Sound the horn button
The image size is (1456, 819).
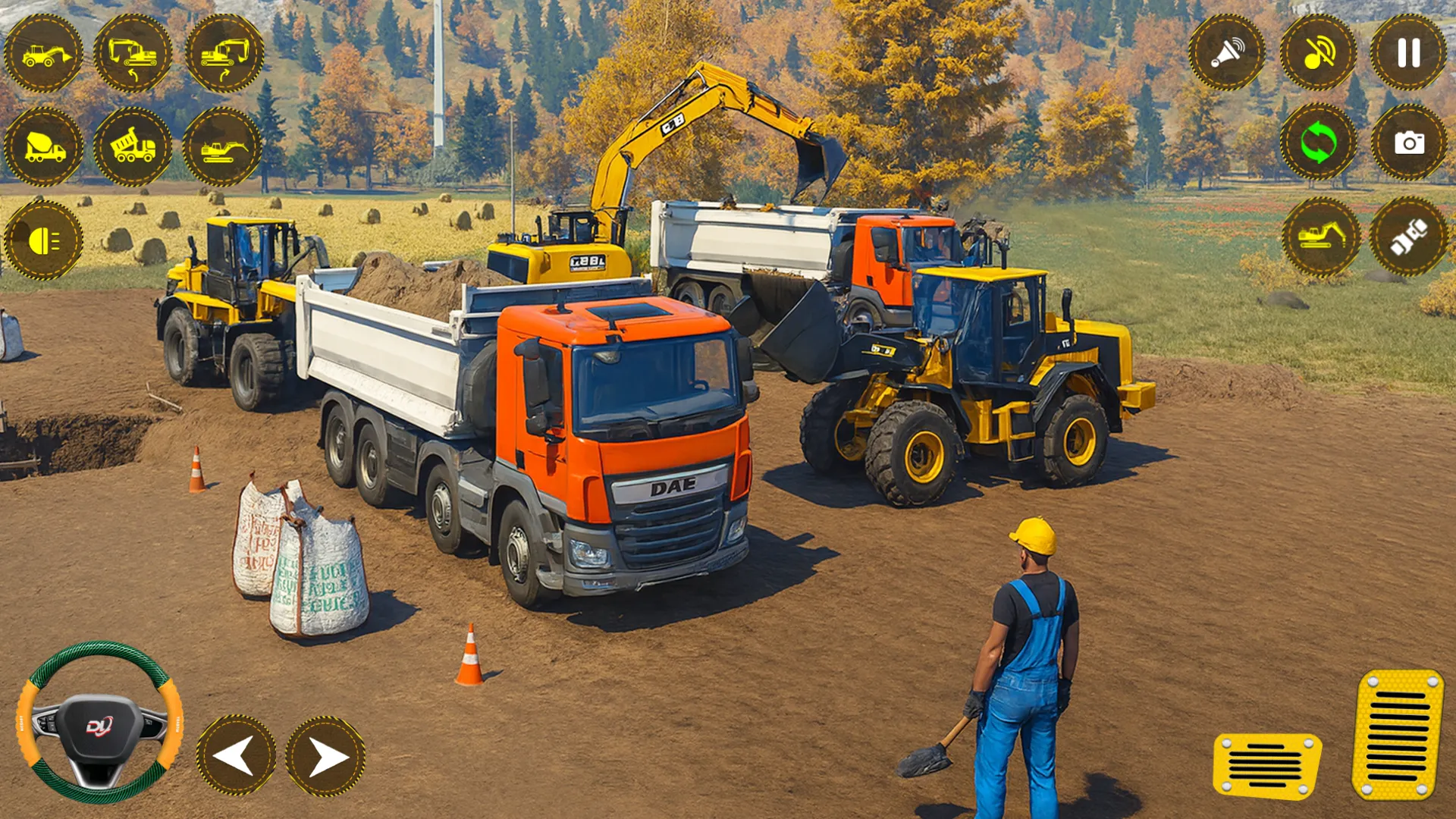coord(1227,53)
